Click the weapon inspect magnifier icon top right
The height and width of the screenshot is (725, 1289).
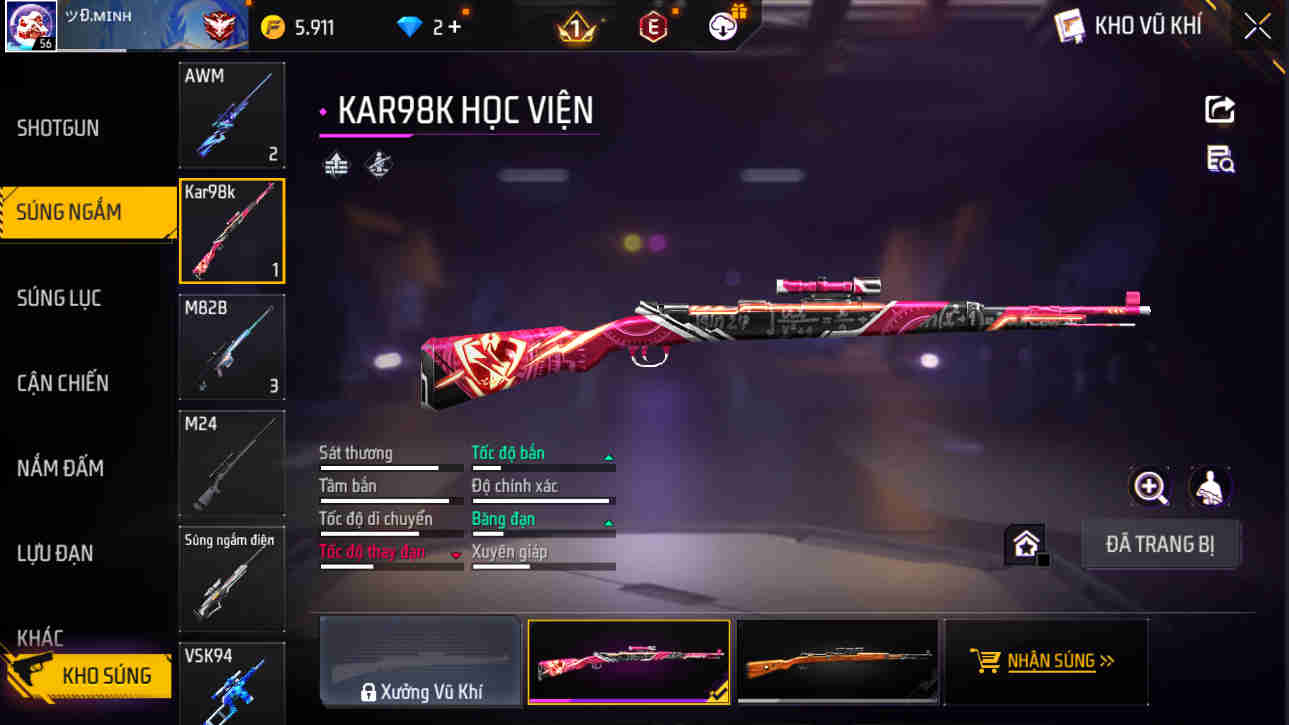click(x=1219, y=160)
